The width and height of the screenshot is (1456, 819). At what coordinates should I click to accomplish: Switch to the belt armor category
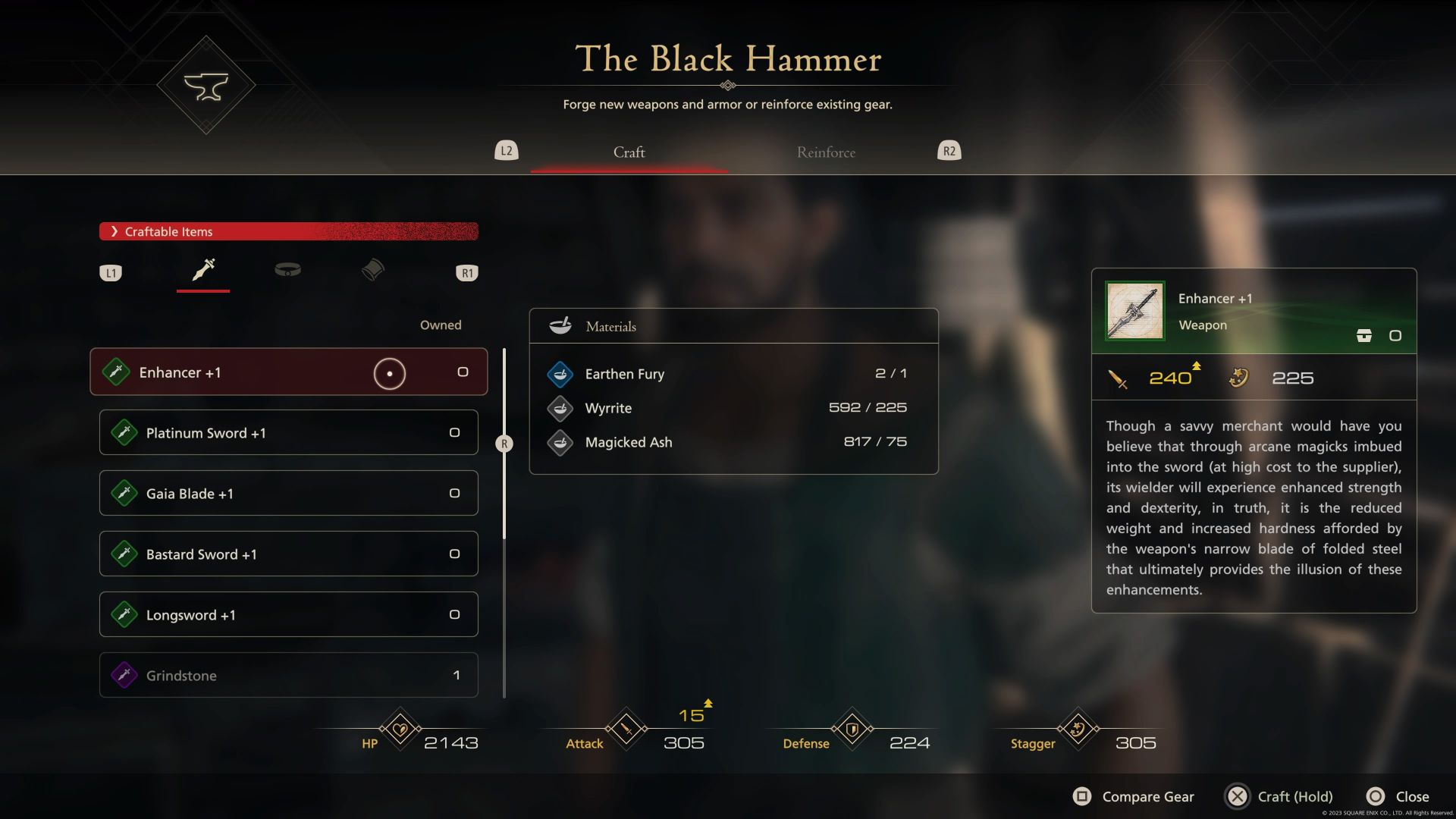(x=287, y=270)
